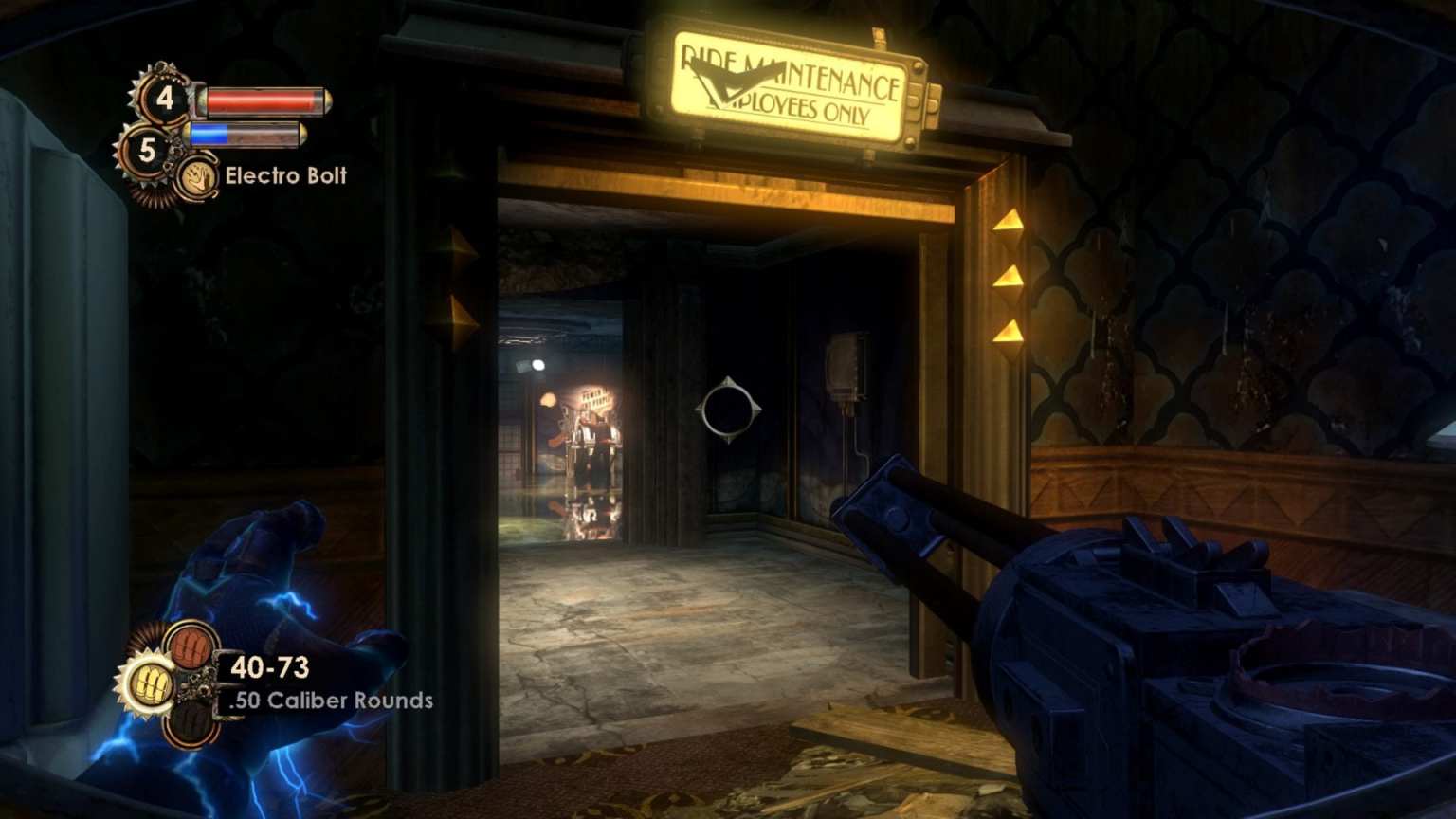Click the targeting crosshair reticle
This screenshot has height=819, width=1456.
click(727, 408)
